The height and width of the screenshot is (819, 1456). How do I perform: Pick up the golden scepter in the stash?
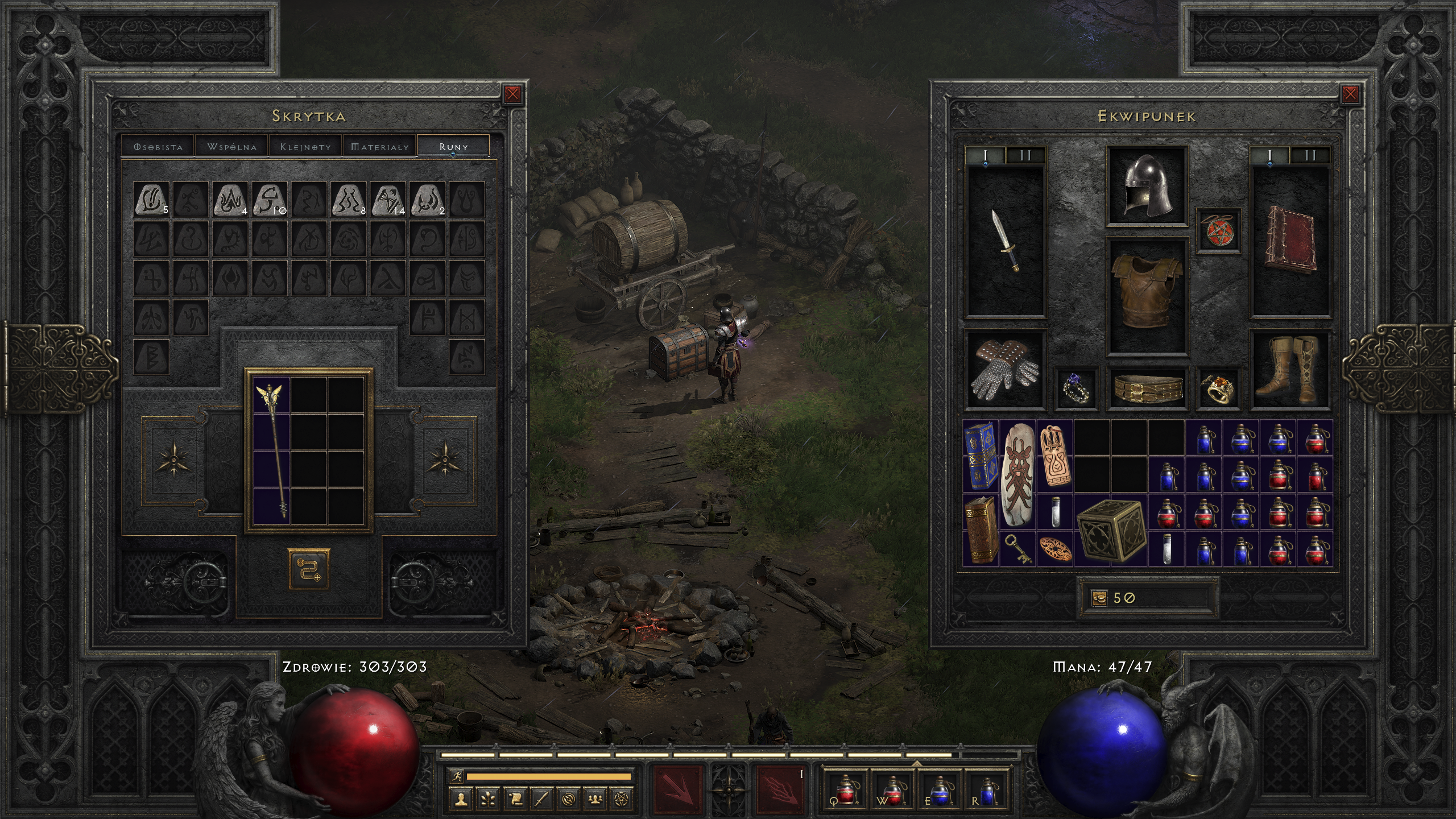(x=272, y=449)
